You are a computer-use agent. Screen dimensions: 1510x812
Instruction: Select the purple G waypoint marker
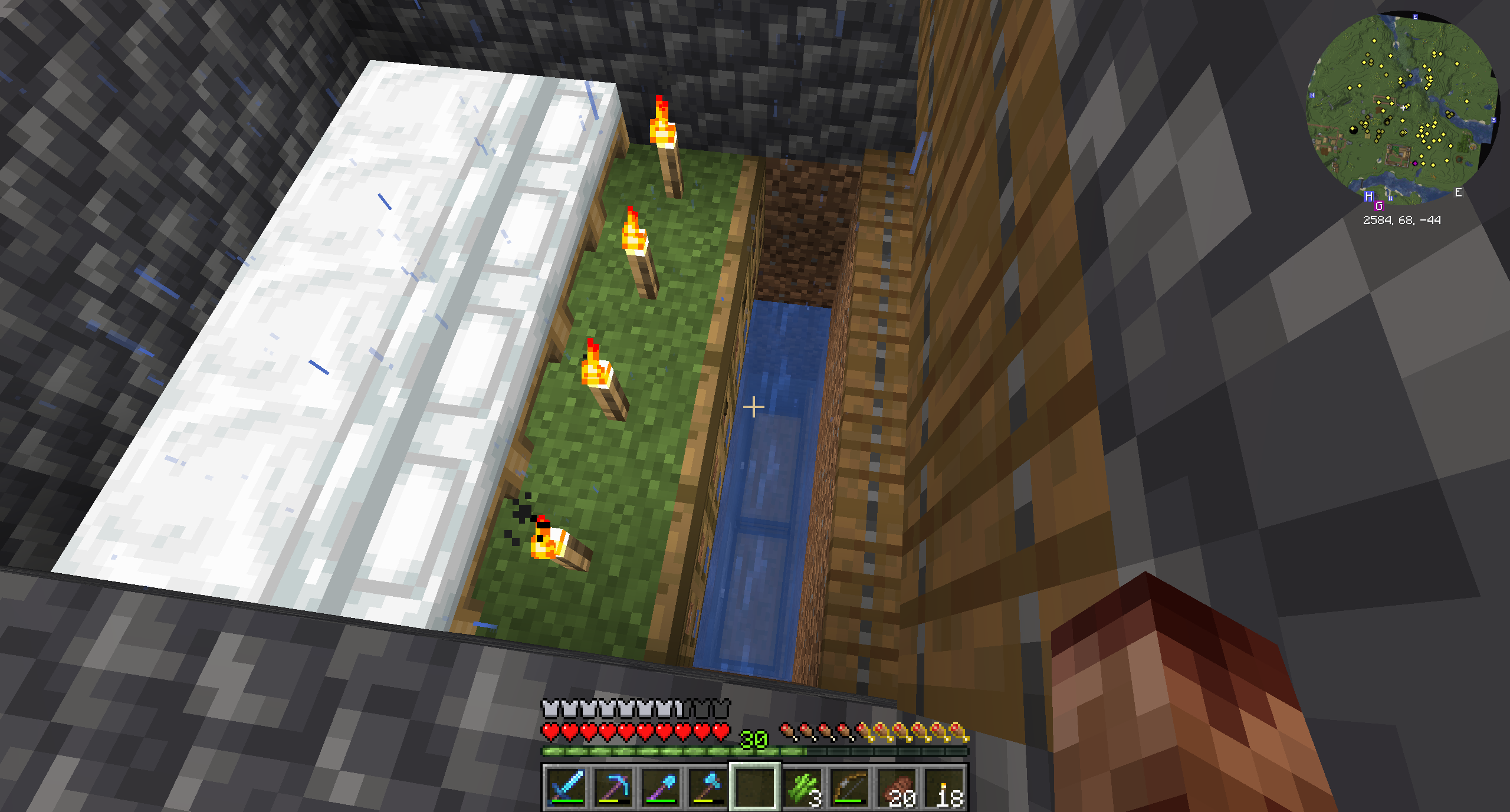point(1379,206)
